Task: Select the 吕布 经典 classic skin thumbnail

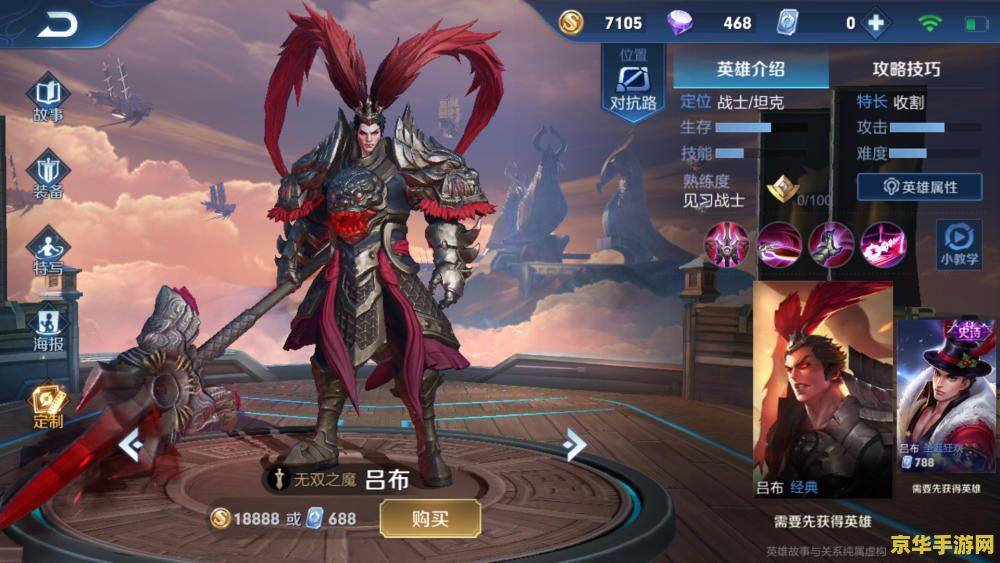Action: (822, 388)
